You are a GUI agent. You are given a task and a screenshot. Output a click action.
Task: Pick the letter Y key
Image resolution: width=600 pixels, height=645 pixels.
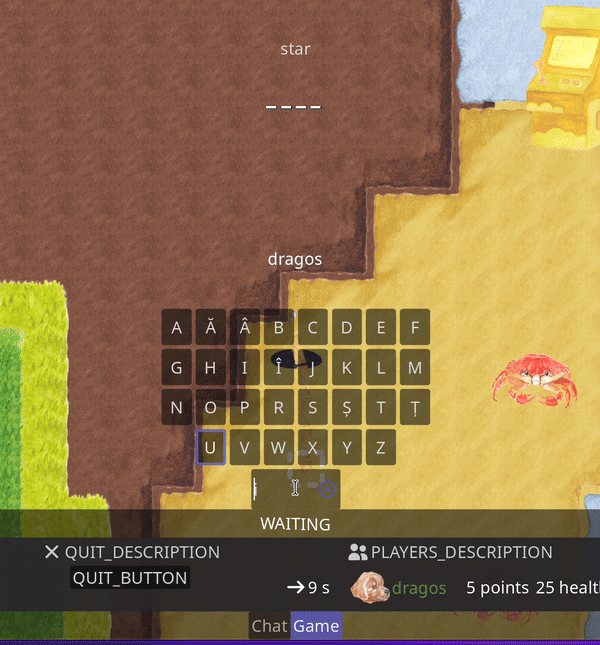coord(347,447)
